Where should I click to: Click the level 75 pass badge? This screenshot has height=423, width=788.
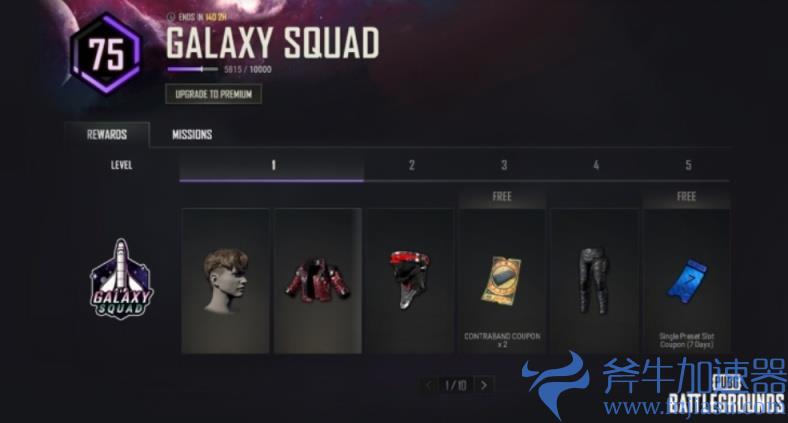(x=105, y=53)
